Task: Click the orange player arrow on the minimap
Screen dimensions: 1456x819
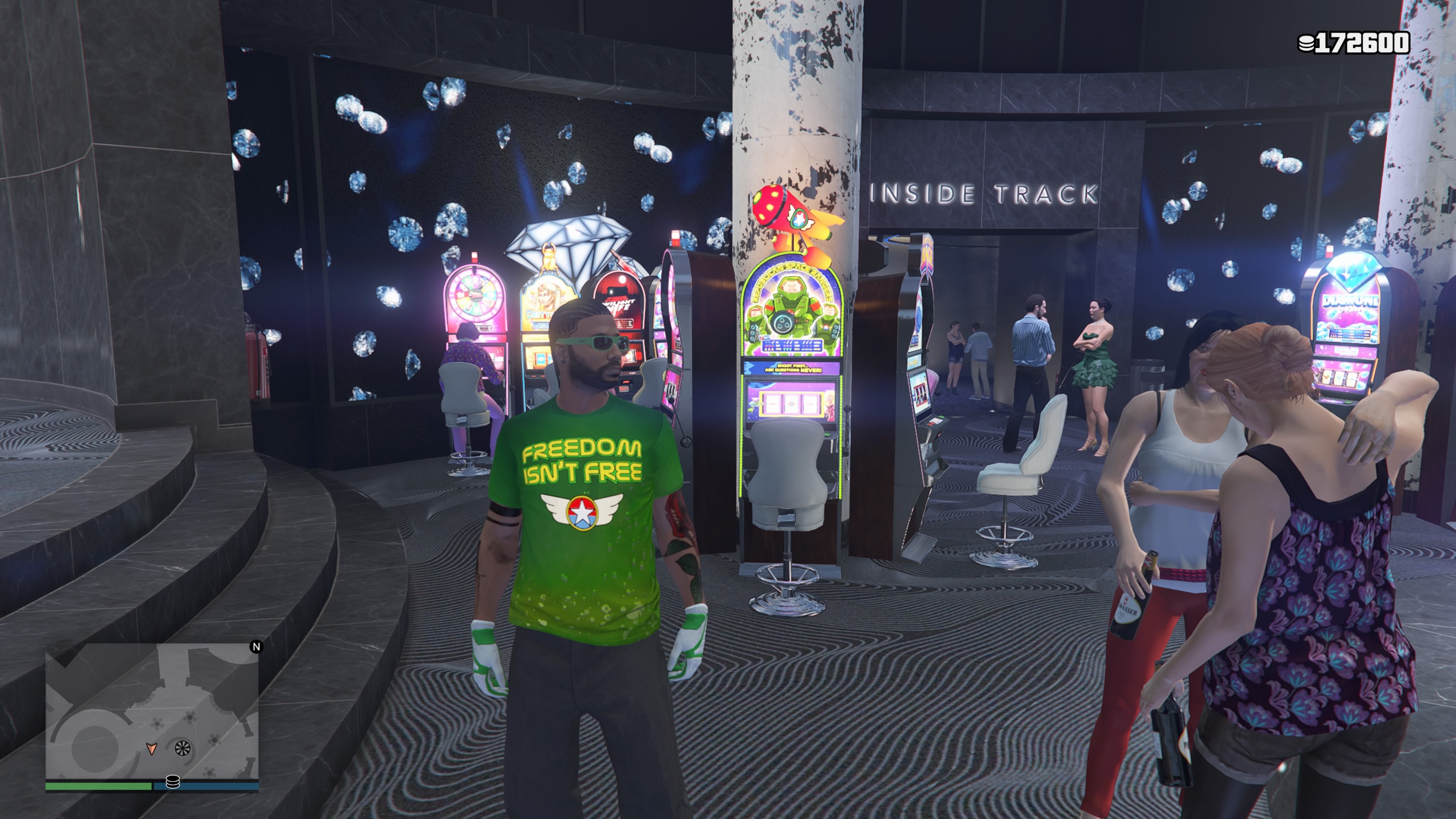Action: [x=151, y=749]
